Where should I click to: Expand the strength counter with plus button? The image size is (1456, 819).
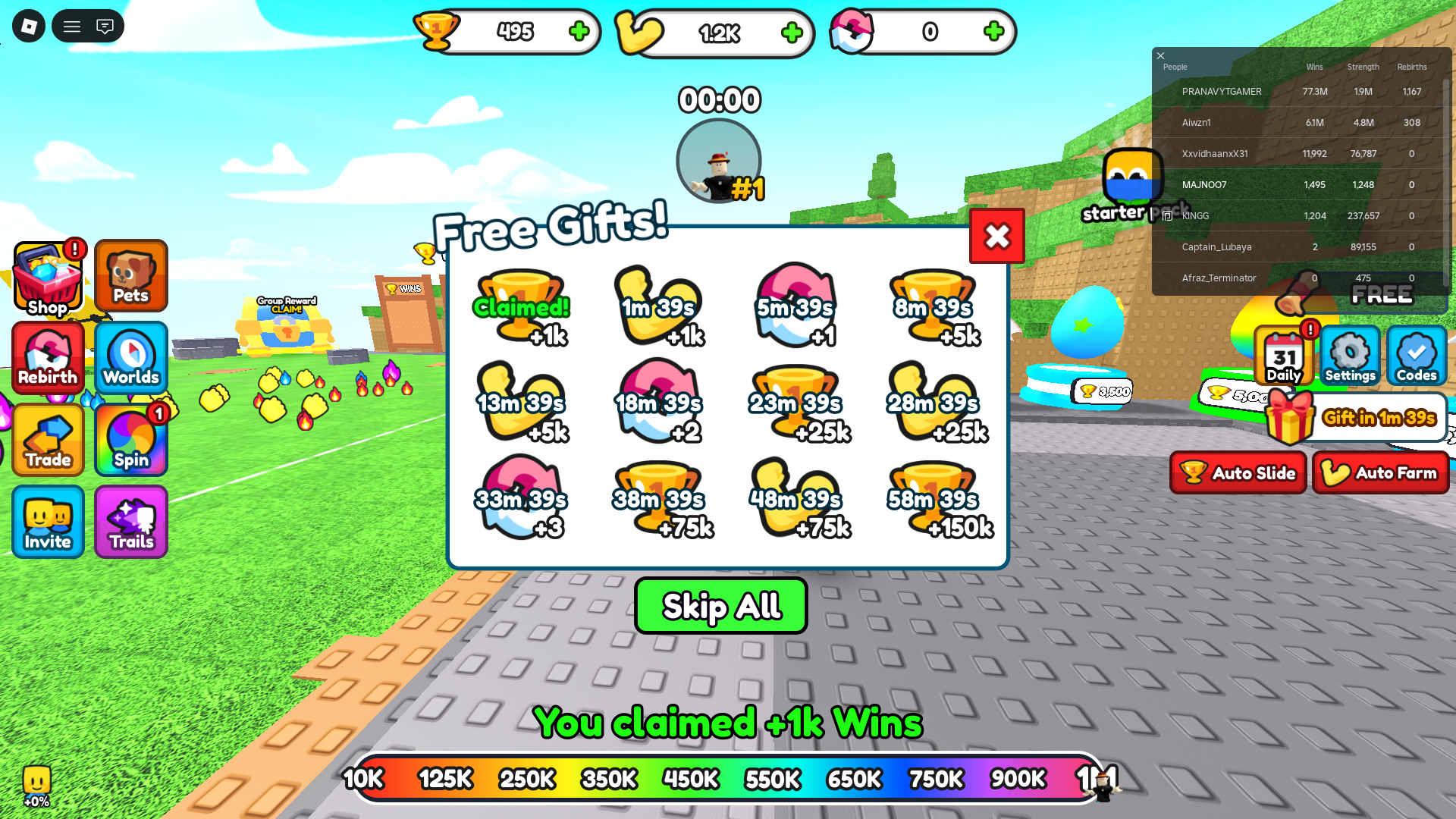[x=793, y=32]
